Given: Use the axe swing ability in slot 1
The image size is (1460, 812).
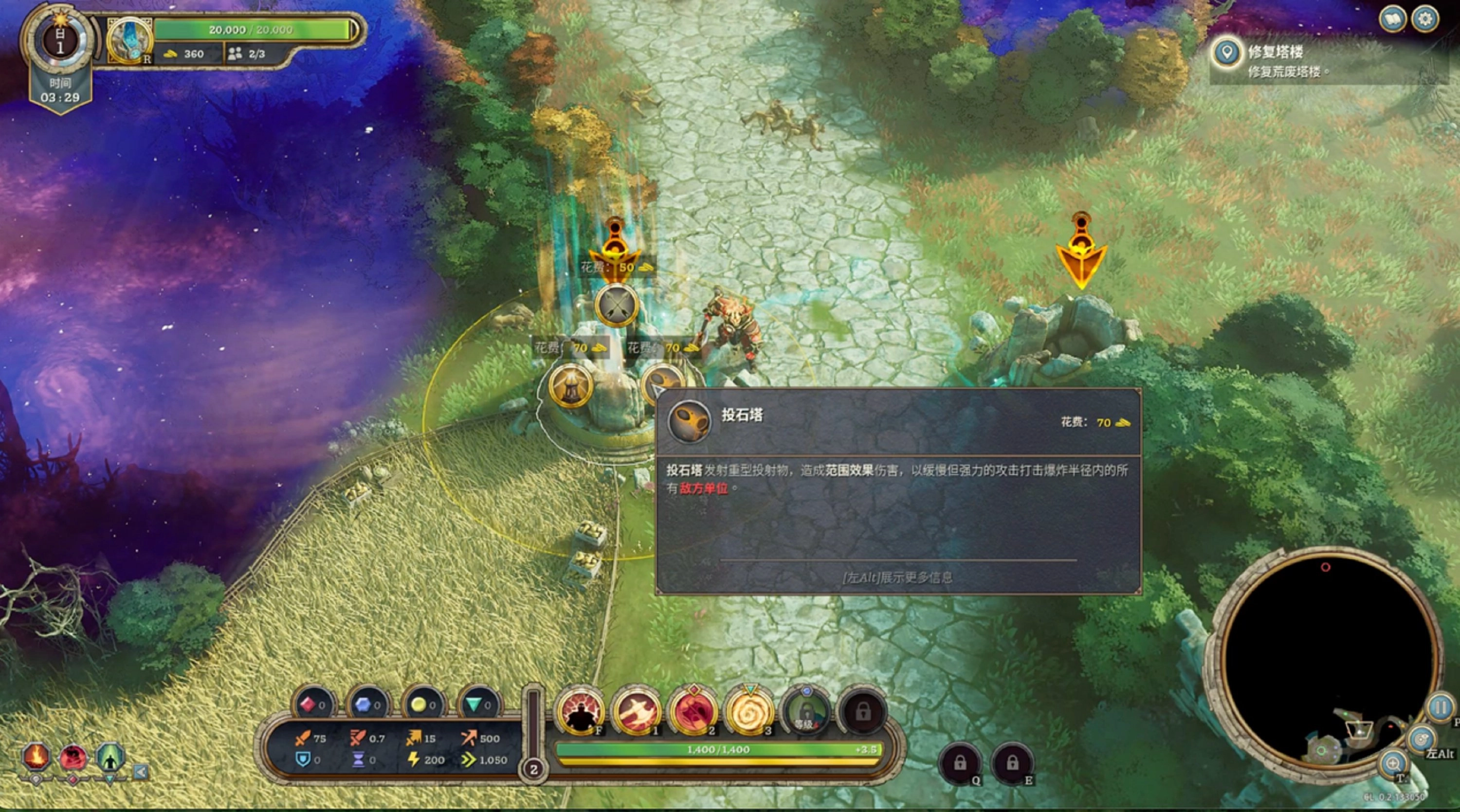Looking at the screenshot, I should click(x=636, y=711).
